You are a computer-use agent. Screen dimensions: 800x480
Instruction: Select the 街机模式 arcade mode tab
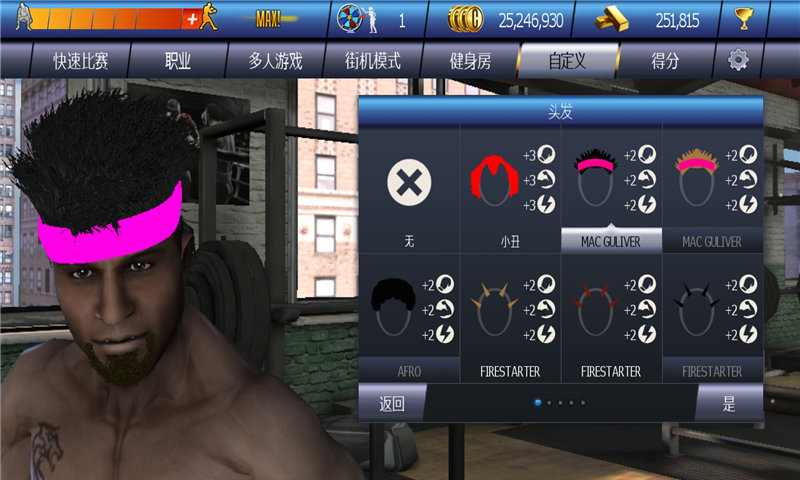[373, 61]
